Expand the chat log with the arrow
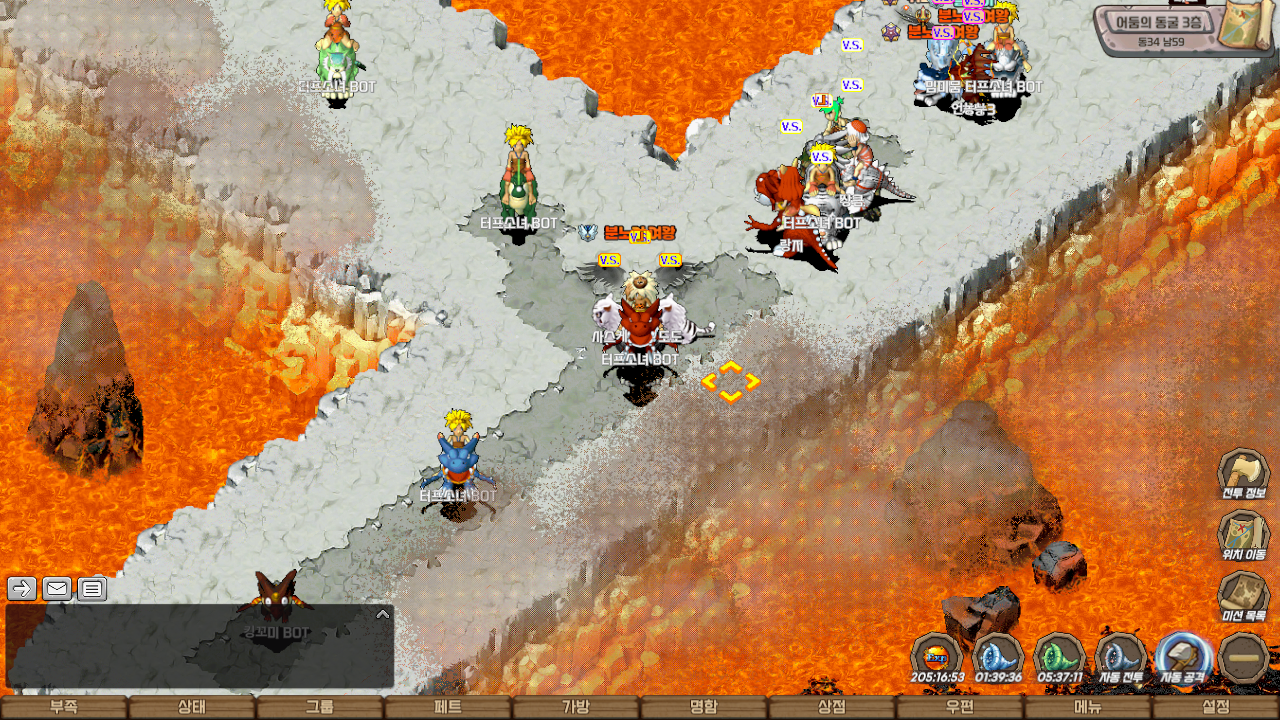This screenshot has height=720, width=1280. (382, 614)
